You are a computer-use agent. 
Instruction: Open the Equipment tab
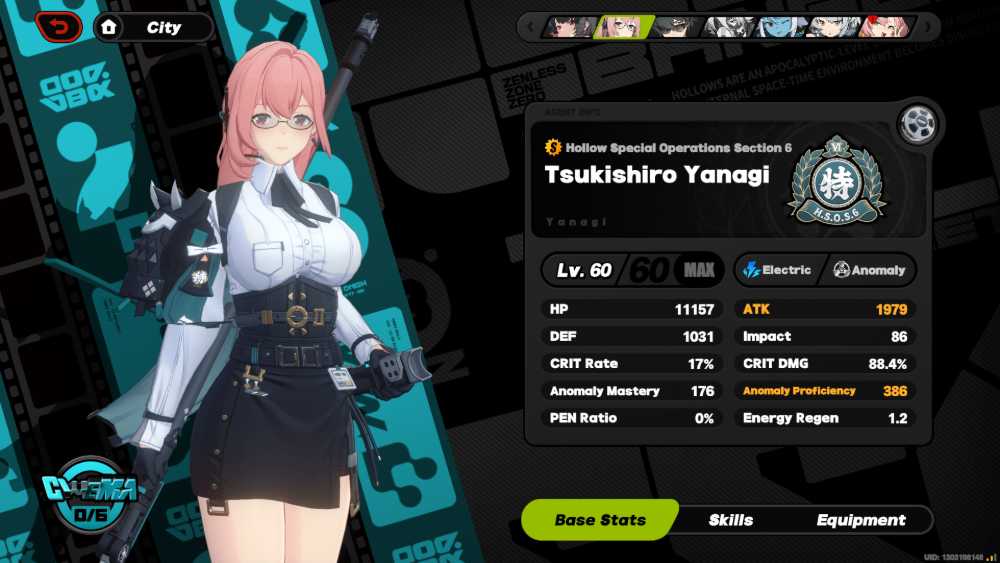click(860, 520)
